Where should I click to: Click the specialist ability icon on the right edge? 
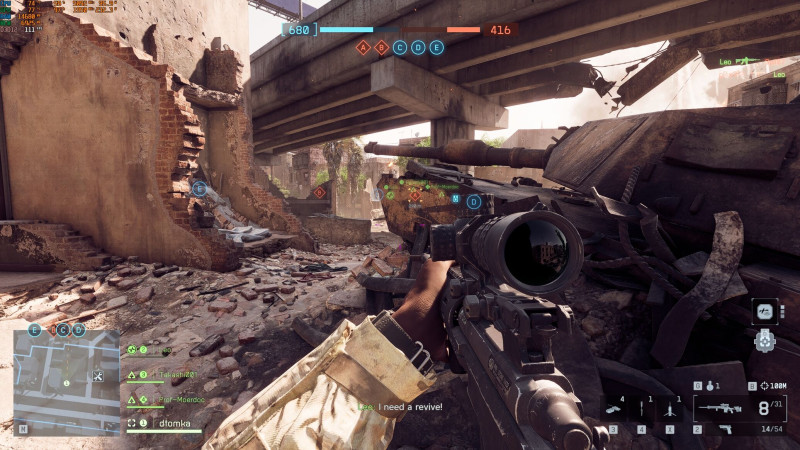[764, 340]
